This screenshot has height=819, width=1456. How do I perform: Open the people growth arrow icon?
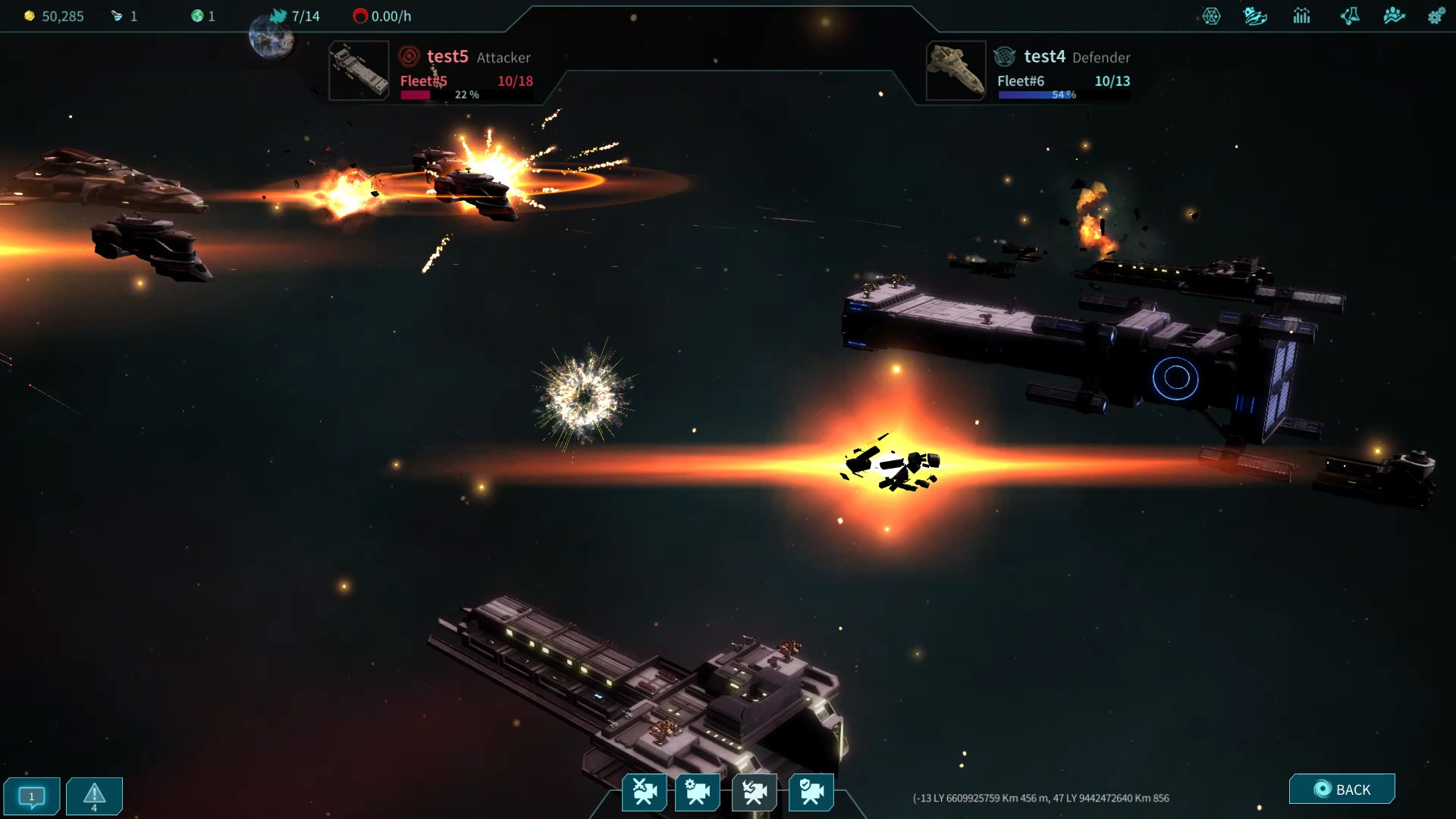[1394, 16]
